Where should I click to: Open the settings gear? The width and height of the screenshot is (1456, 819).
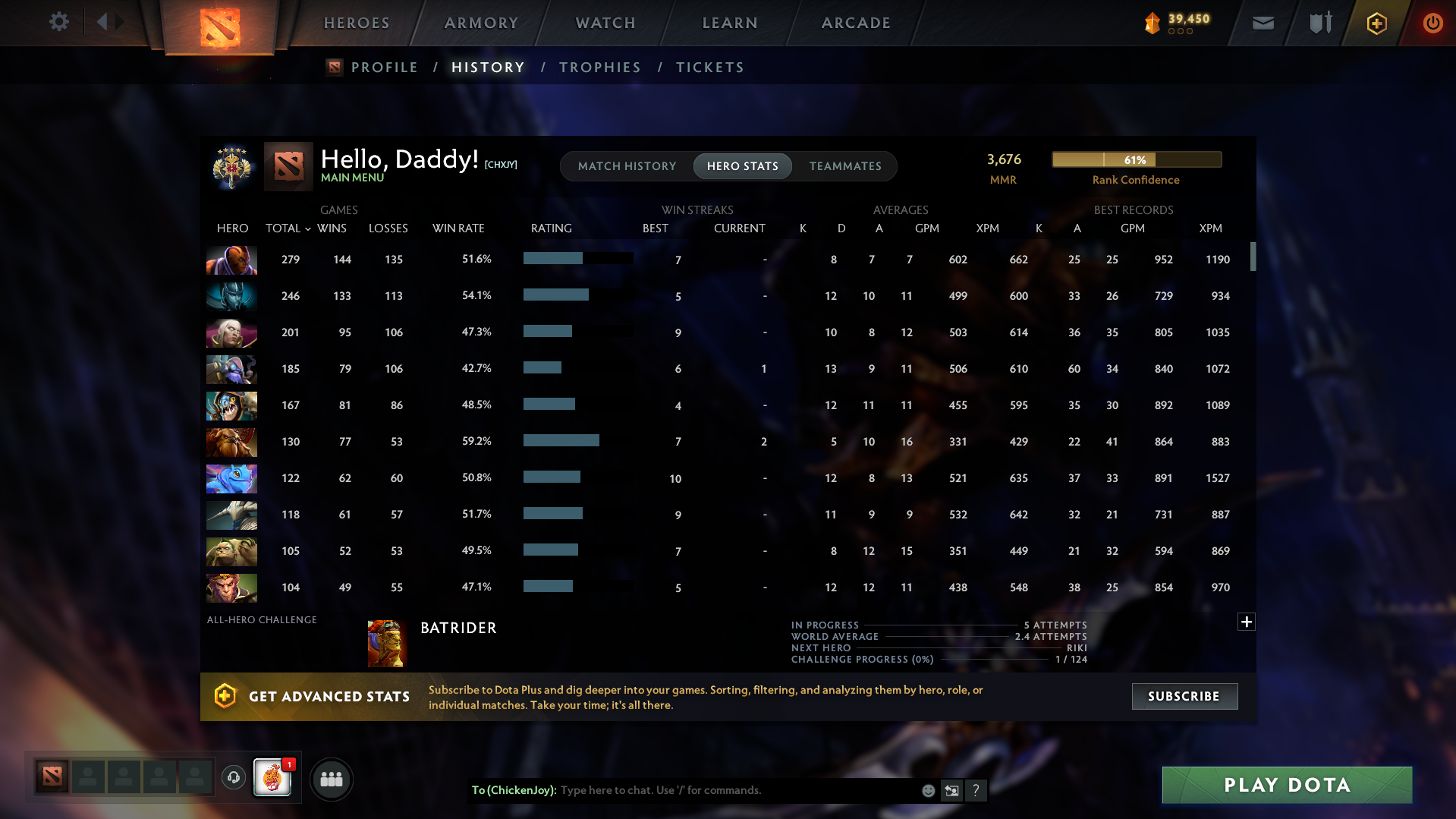pos(59,22)
